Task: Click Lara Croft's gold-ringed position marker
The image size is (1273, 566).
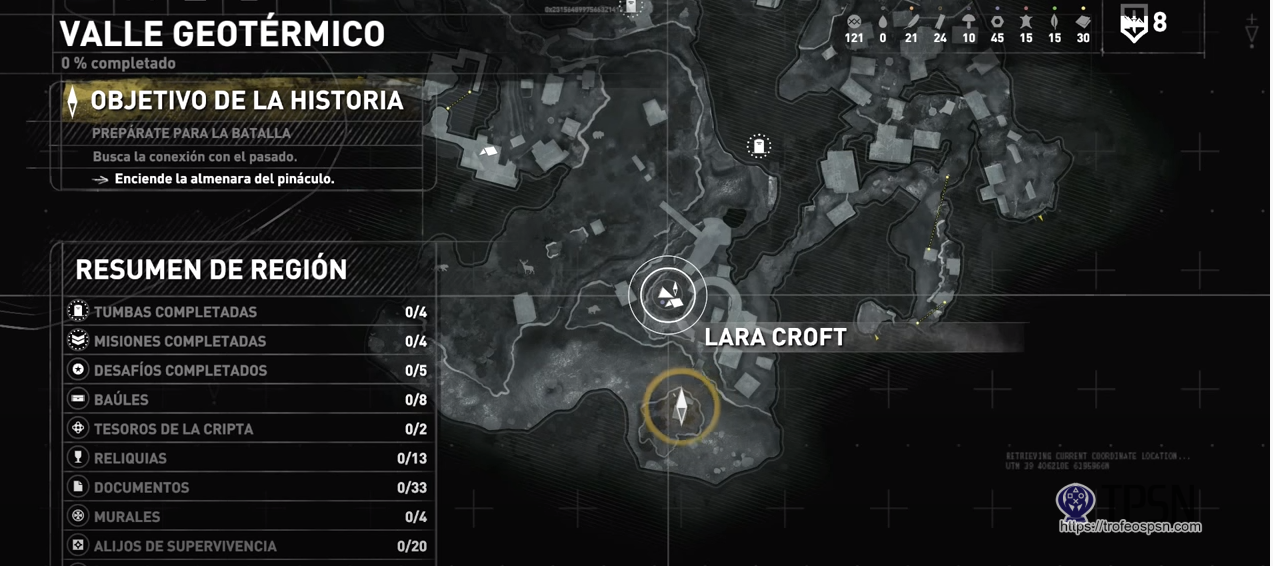Action: [x=681, y=407]
